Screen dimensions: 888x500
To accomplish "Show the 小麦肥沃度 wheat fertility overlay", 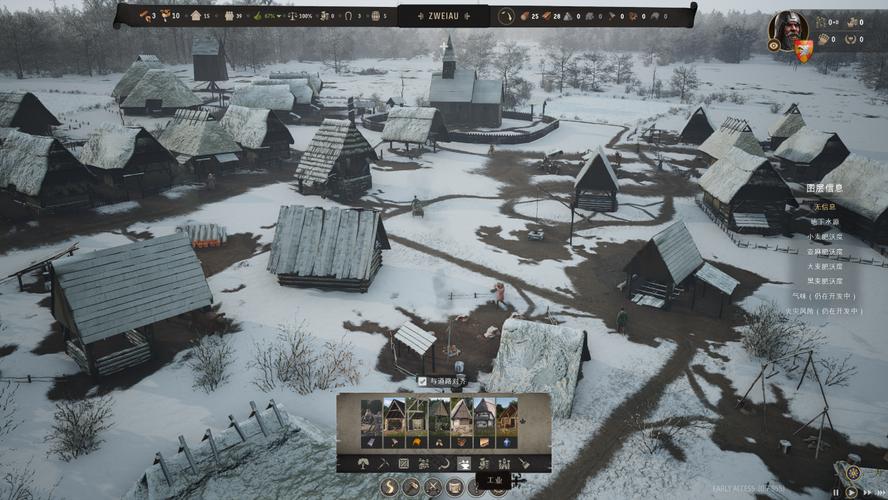I will point(824,237).
